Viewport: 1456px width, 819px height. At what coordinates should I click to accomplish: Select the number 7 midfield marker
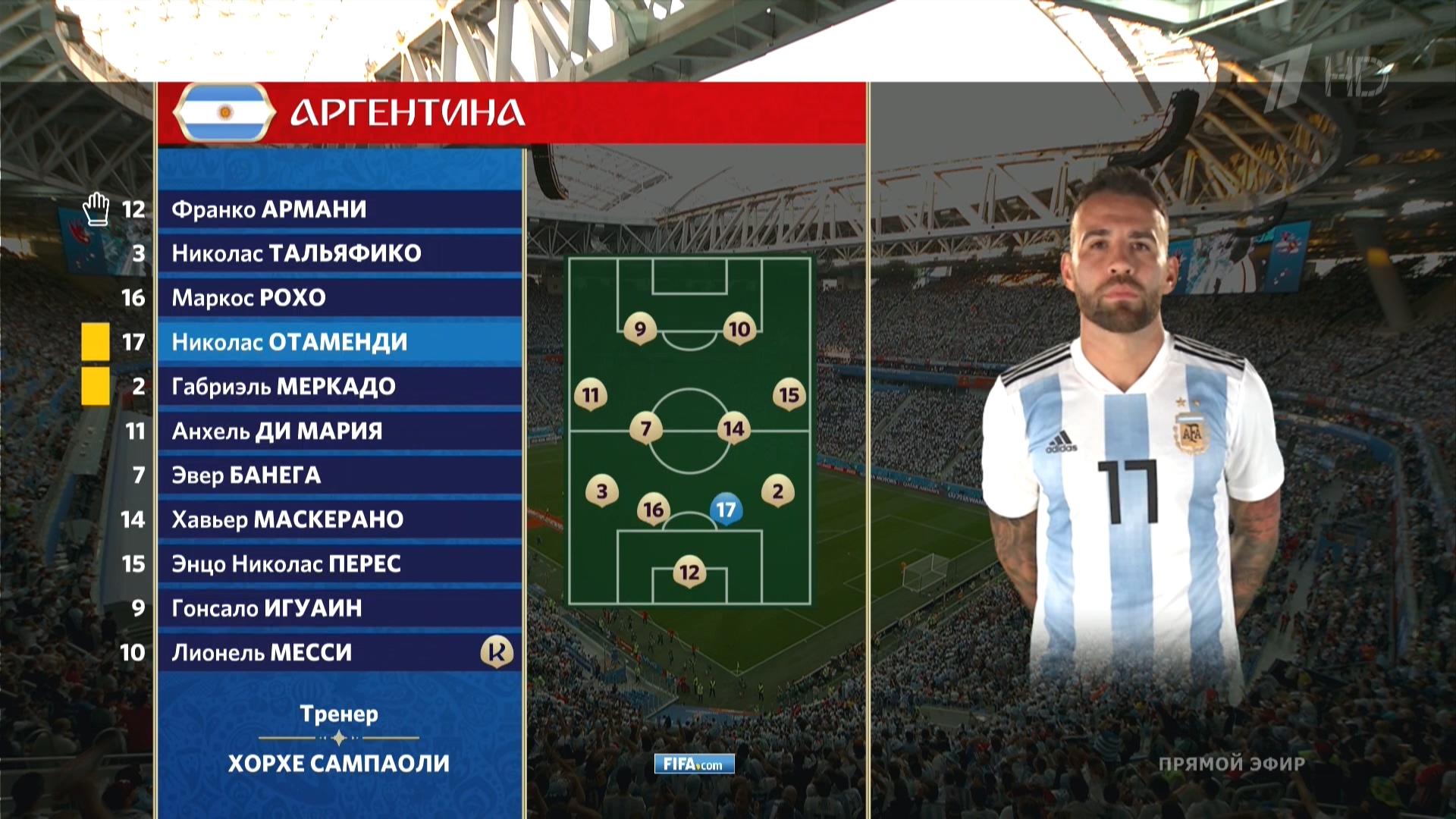(646, 428)
